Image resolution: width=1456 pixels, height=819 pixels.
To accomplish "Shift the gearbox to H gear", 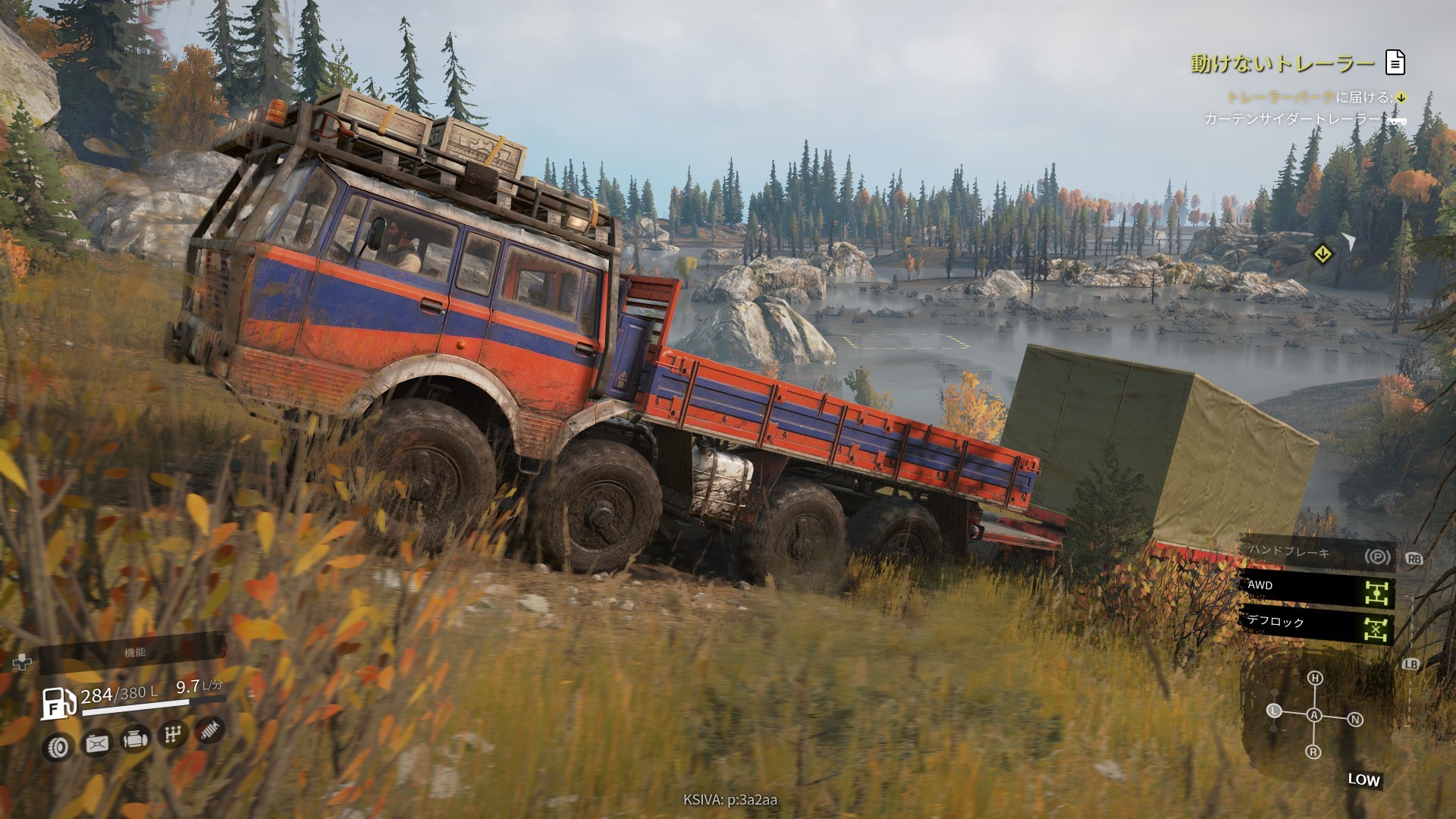I will click(x=1315, y=678).
